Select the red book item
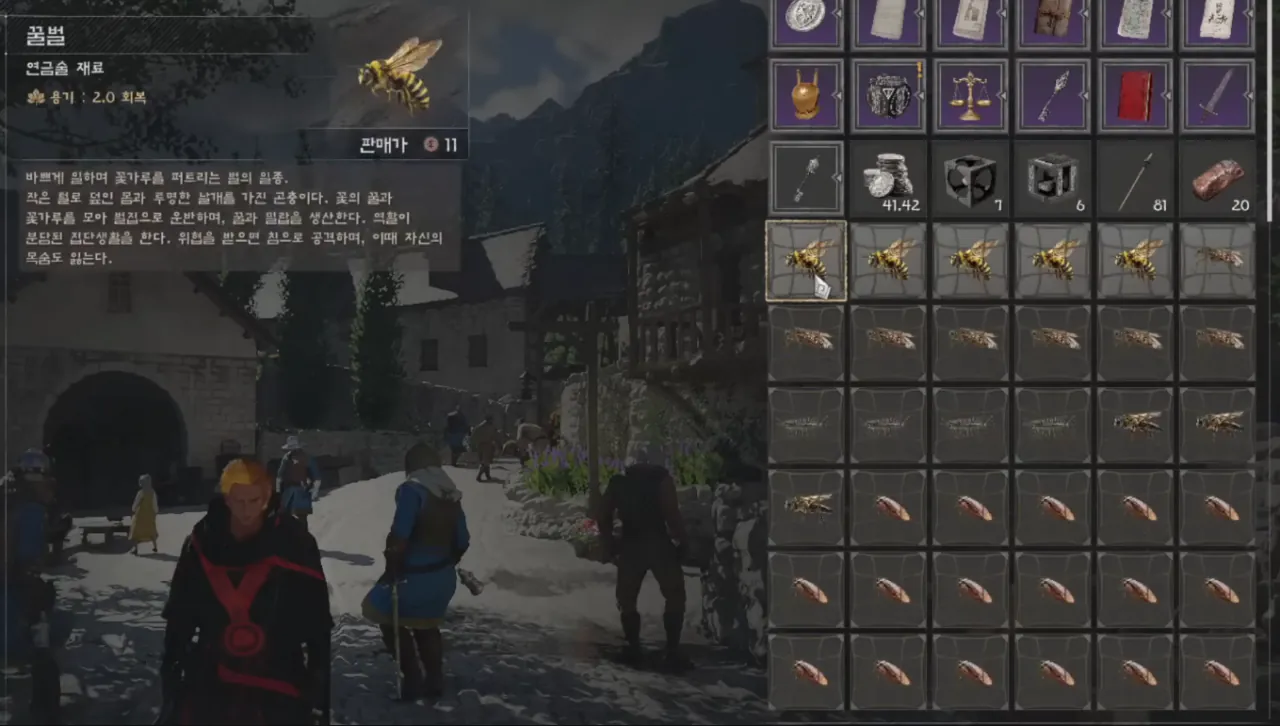1280x726 pixels. pos(1135,96)
